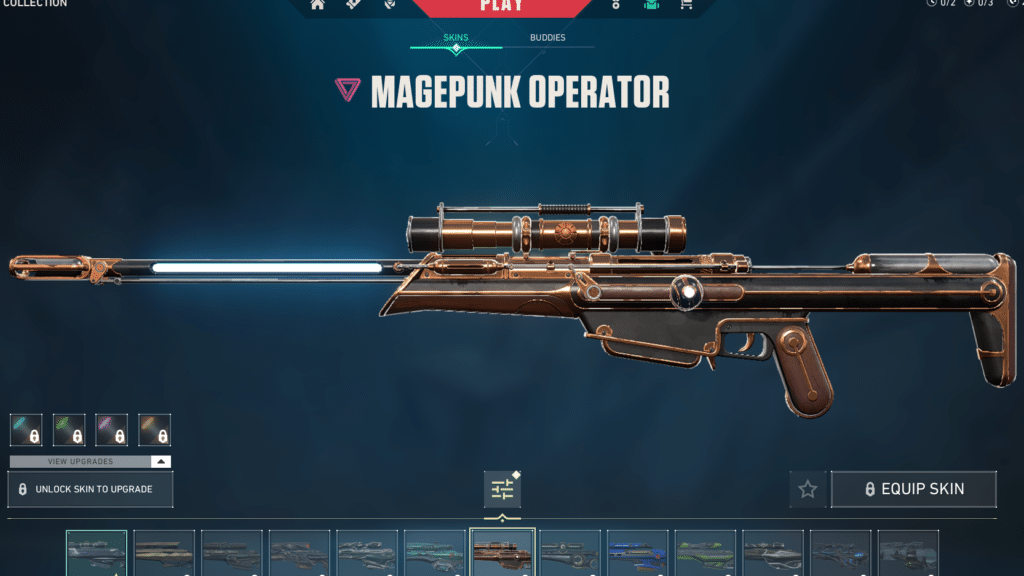Open the skin filter sliders button
1024x576 pixels.
[502, 489]
